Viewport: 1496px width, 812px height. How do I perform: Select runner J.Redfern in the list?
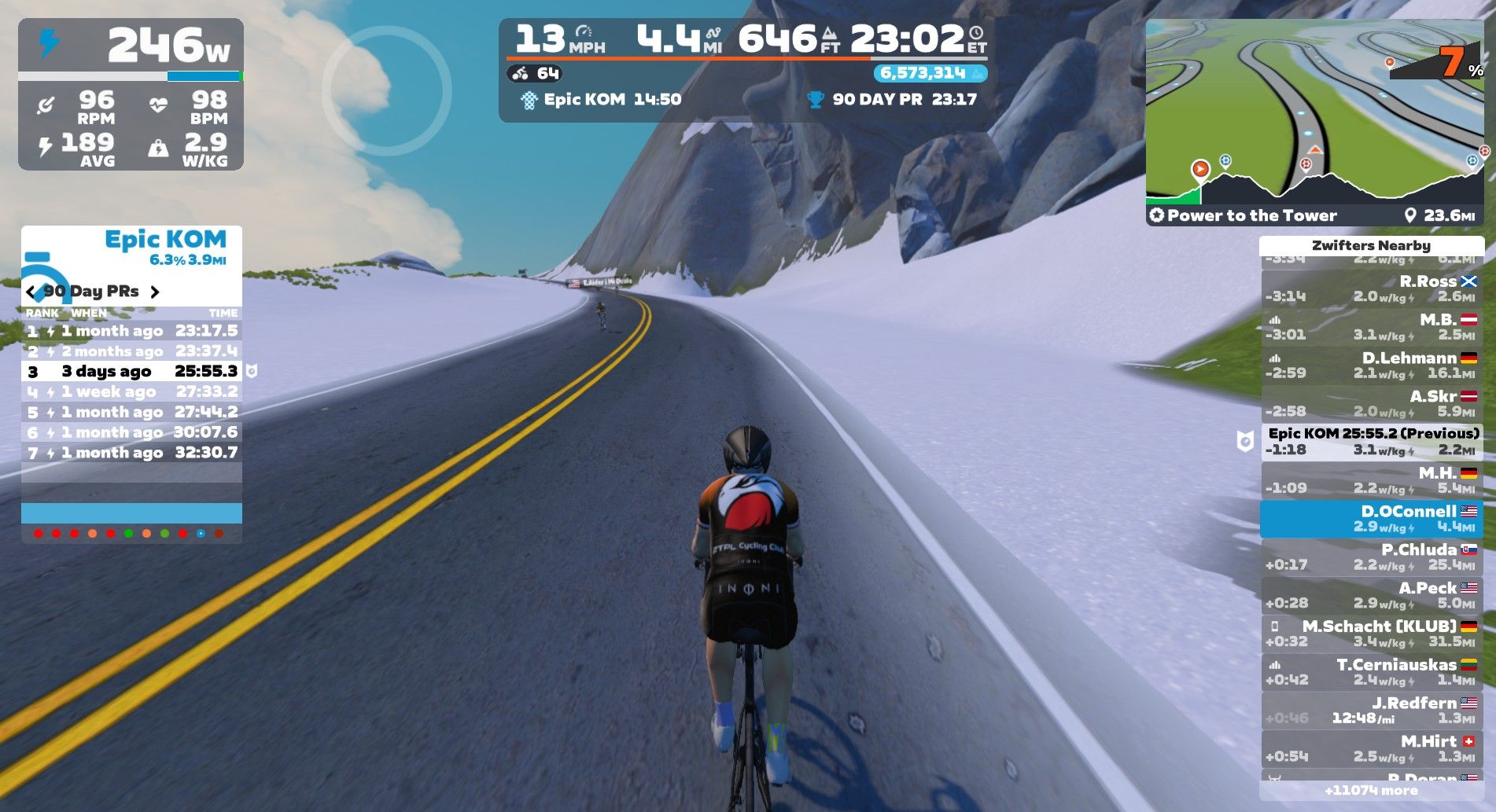click(x=1372, y=711)
